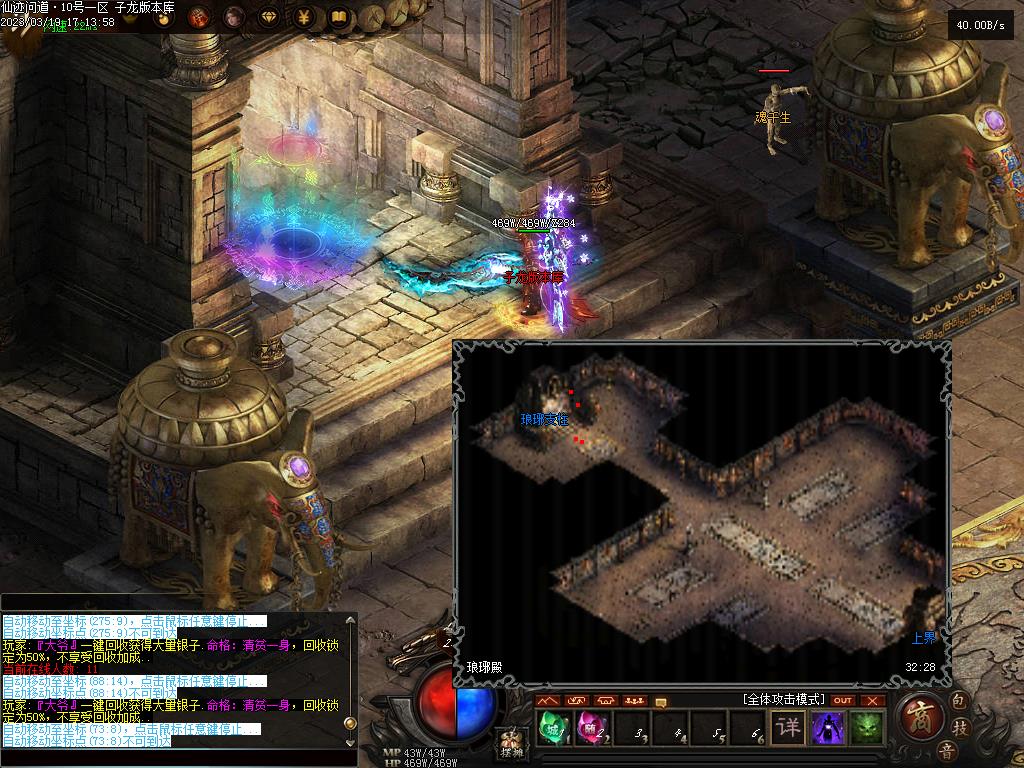The height and width of the screenshot is (768, 1024).
Task: Open the 包 bag button
Action: point(958,698)
